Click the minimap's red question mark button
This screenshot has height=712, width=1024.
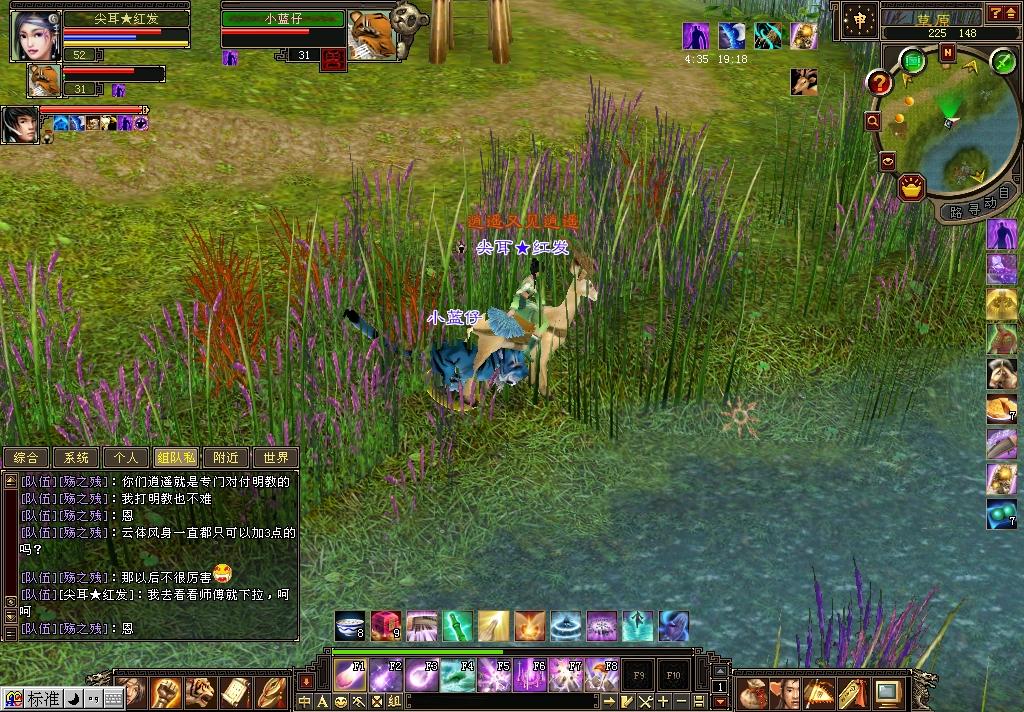click(879, 82)
